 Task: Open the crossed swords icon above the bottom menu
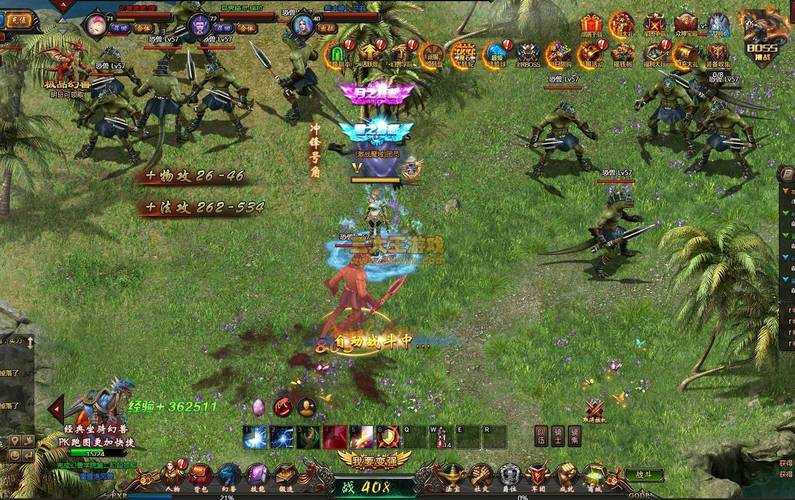(x=594, y=410)
